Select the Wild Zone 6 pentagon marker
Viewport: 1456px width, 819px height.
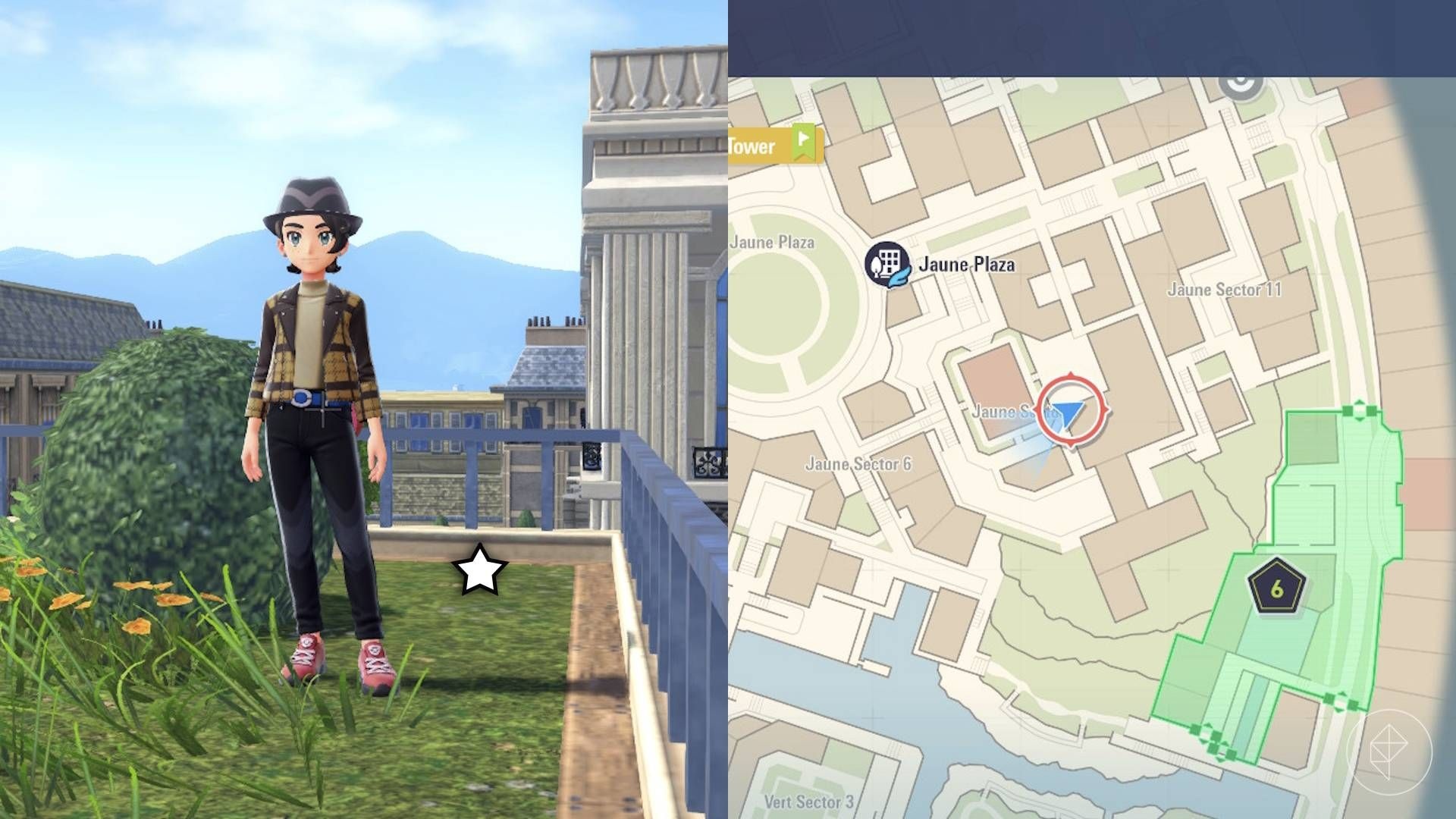(x=1277, y=588)
